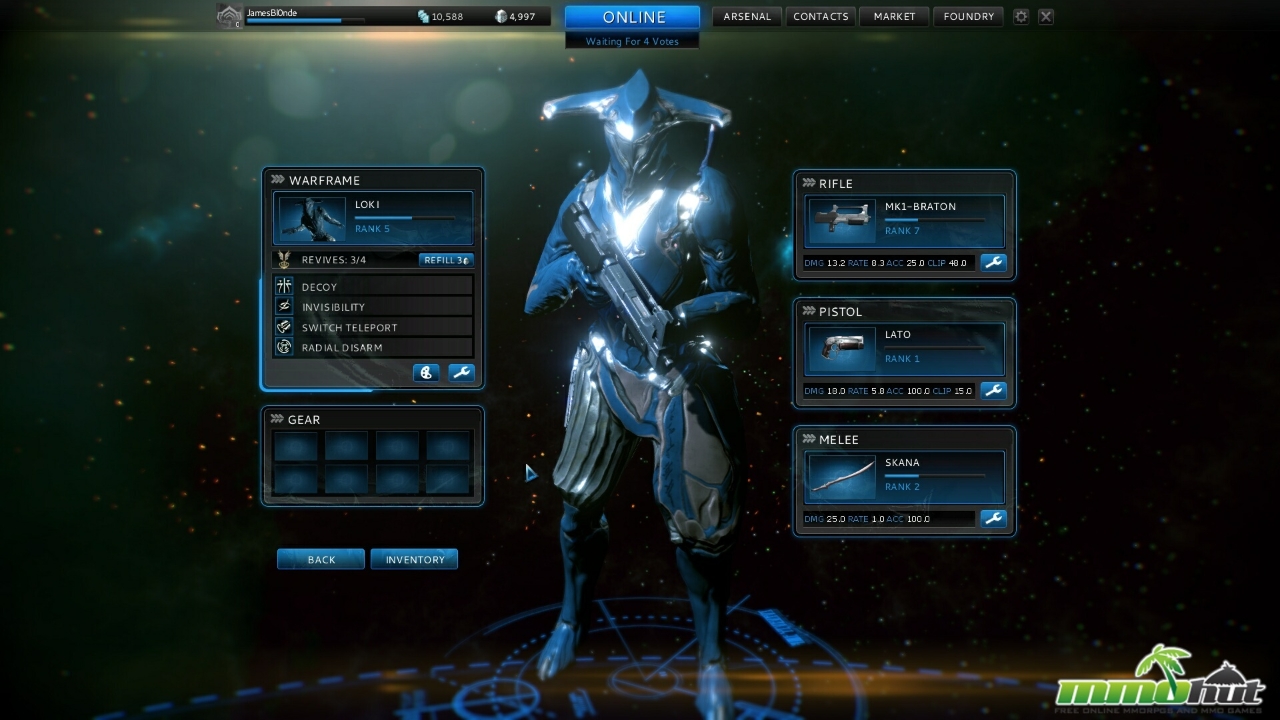Select the Skana melee weapon slot

(x=904, y=477)
